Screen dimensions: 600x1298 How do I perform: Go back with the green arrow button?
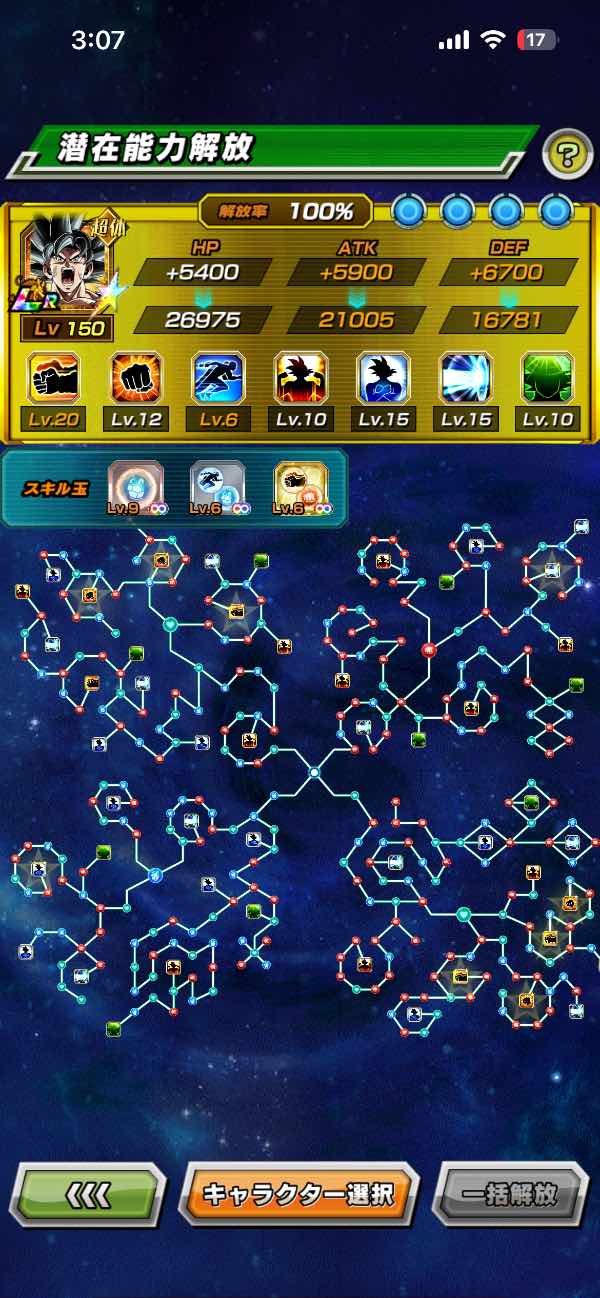coord(88,1193)
